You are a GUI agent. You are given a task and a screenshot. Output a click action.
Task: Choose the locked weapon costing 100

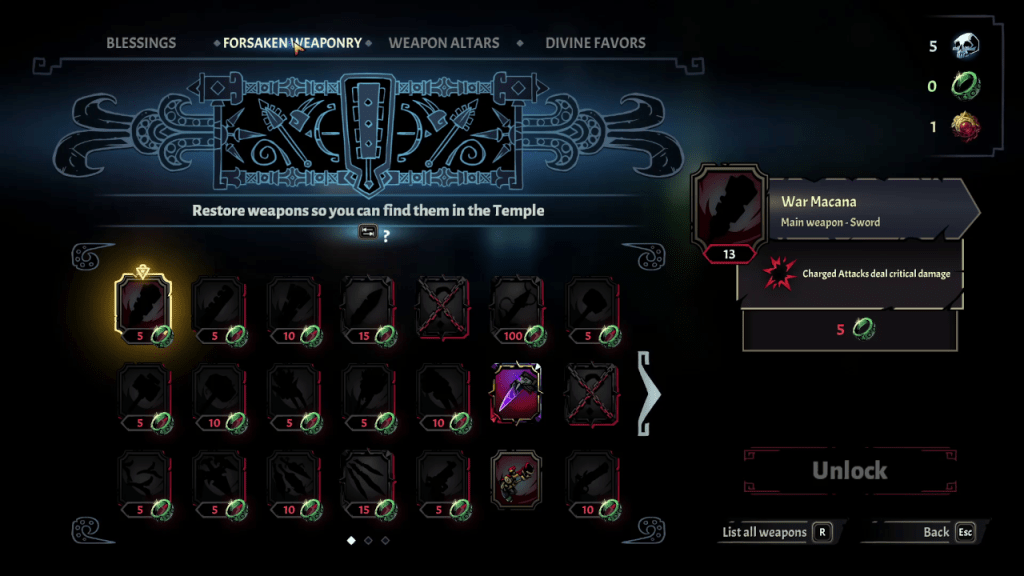pyautogui.click(x=519, y=308)
